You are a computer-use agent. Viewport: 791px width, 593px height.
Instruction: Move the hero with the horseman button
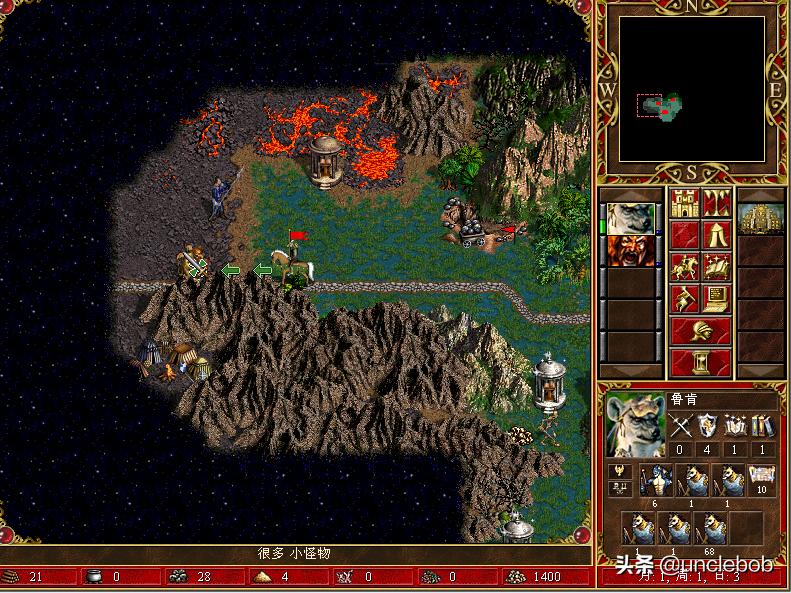pyautogui.click(x=685, y=268)
